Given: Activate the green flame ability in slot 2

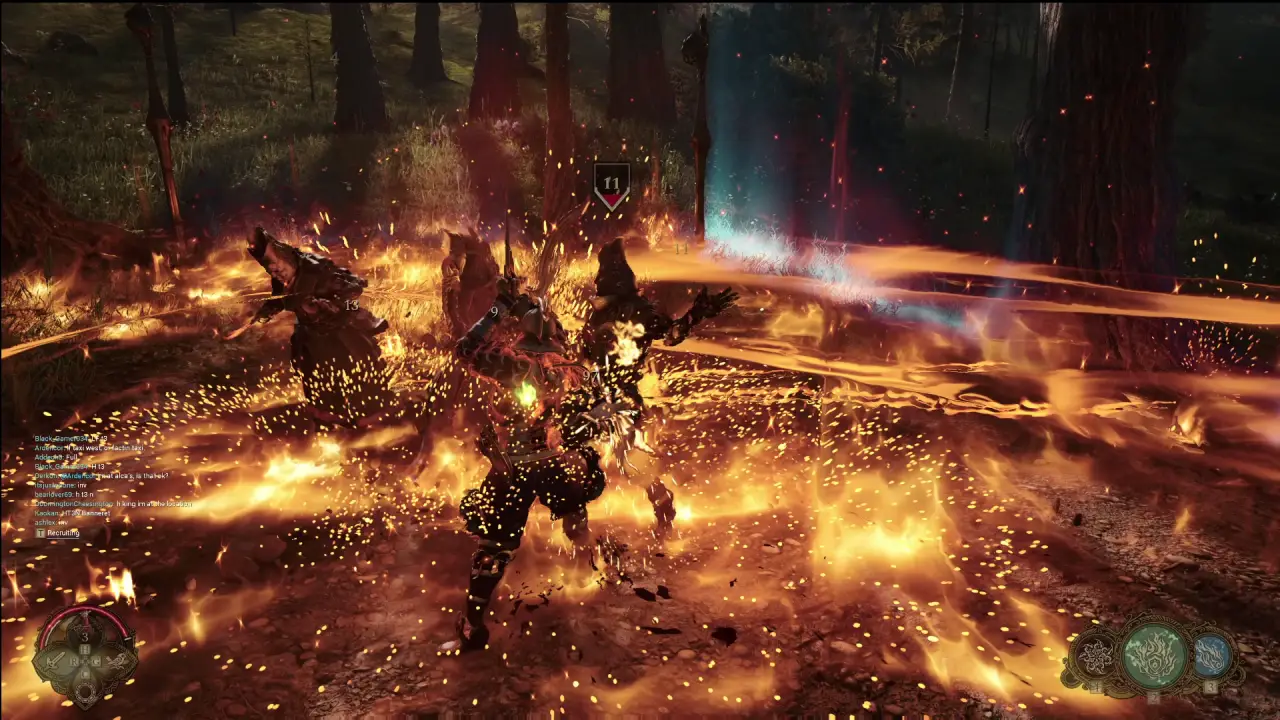Looking at the screenshot, I should coord(1155,655).
